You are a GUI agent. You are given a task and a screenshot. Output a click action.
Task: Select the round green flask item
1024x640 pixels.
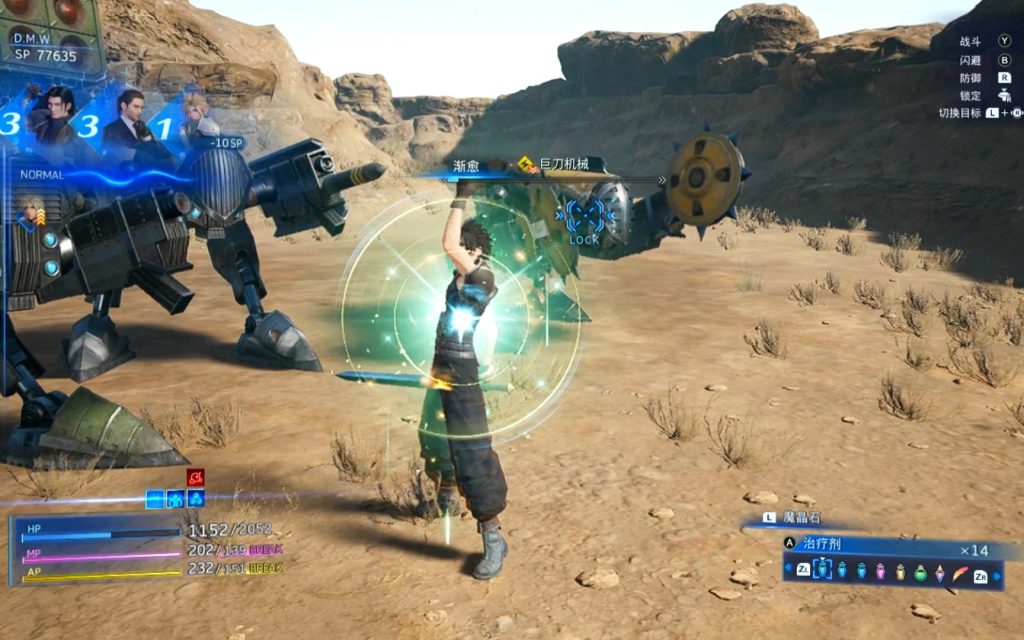[920, 572]
